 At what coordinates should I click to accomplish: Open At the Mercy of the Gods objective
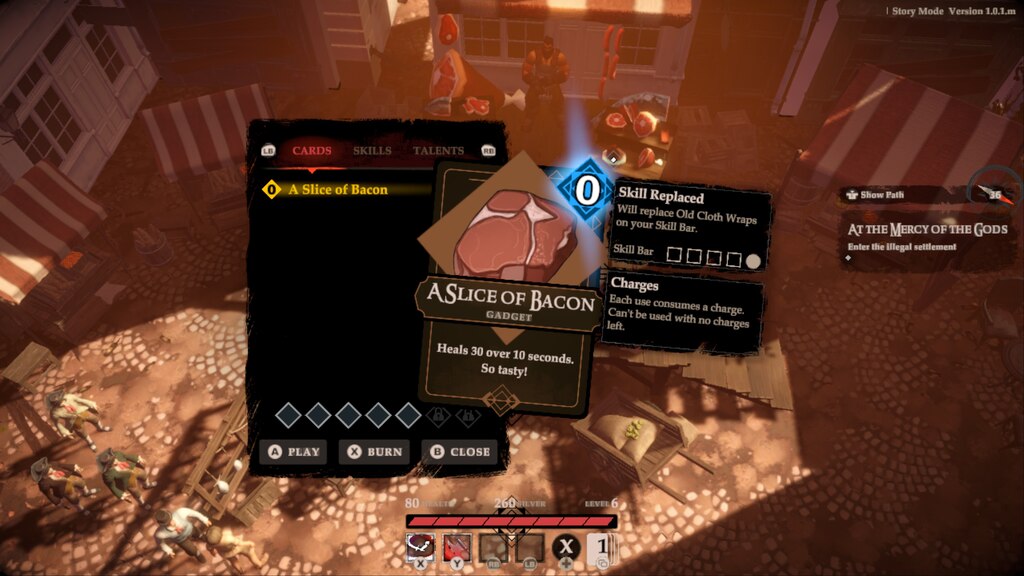(927, 230)
